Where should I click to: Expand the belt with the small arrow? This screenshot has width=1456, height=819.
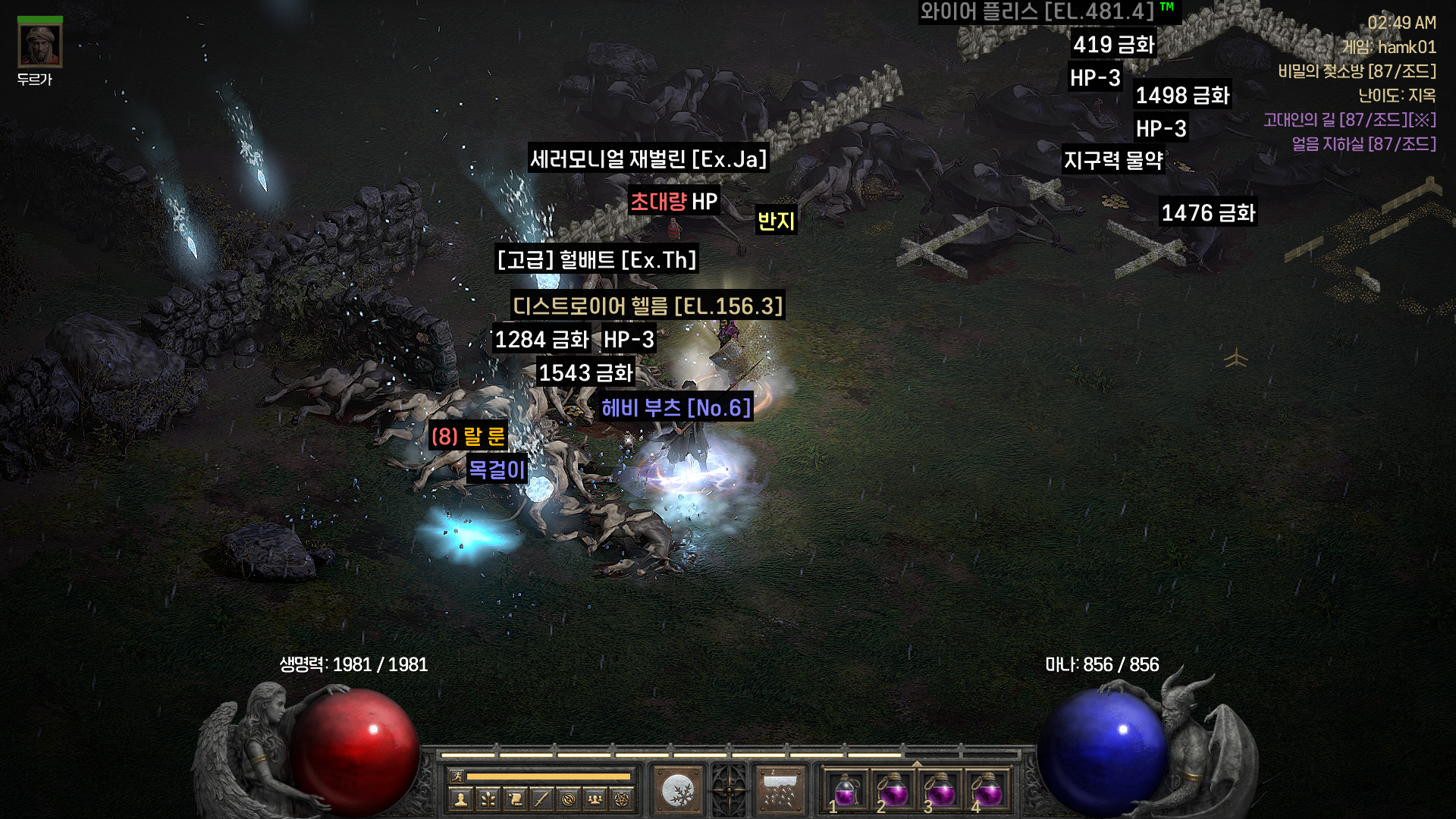(x=917, y=763)
